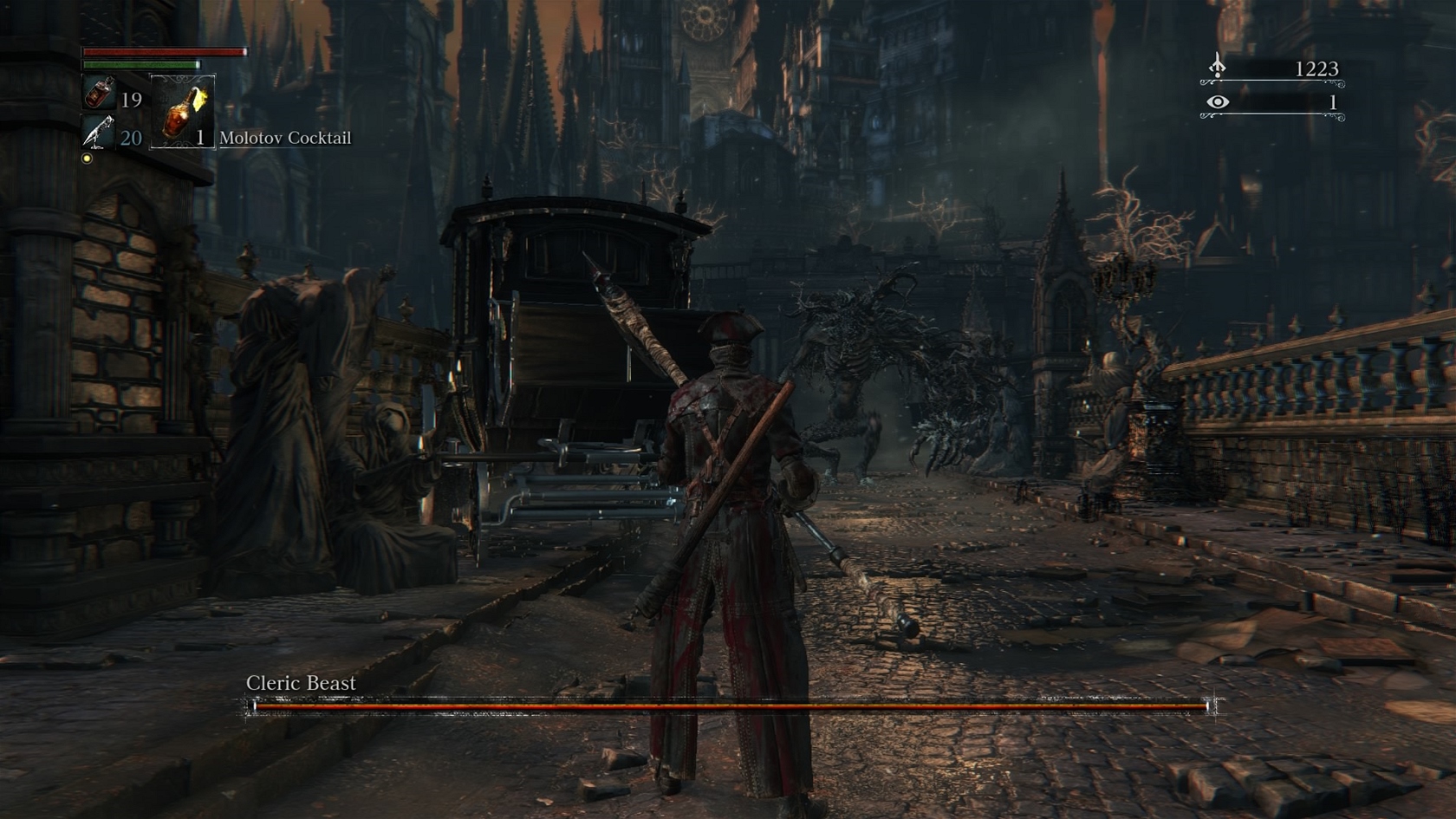Click the Insight eye icon

[1218, 102]
